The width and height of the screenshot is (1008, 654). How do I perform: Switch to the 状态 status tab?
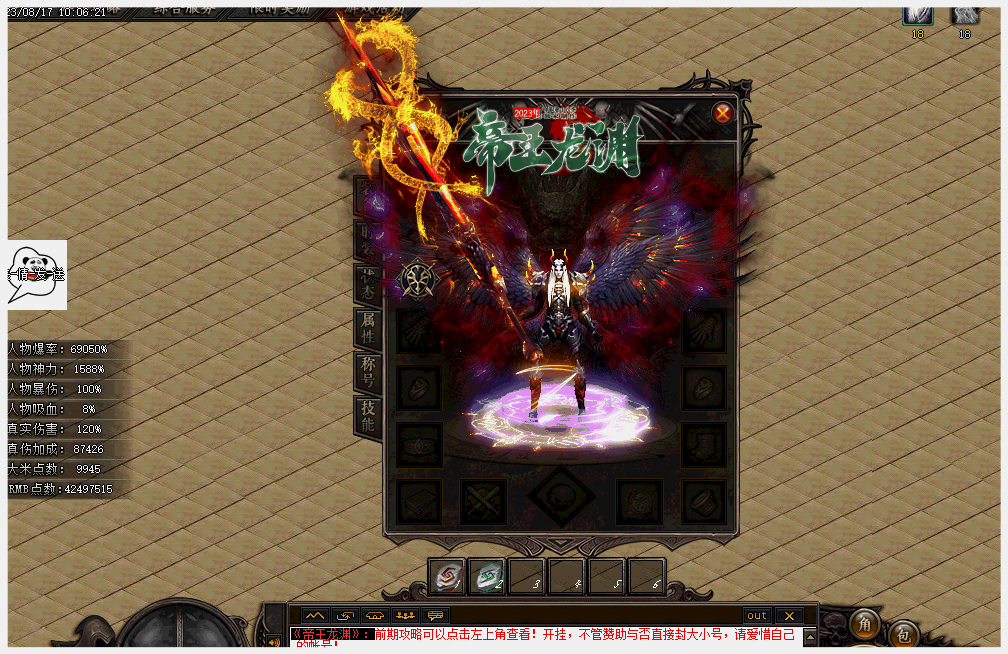point(368,283)
